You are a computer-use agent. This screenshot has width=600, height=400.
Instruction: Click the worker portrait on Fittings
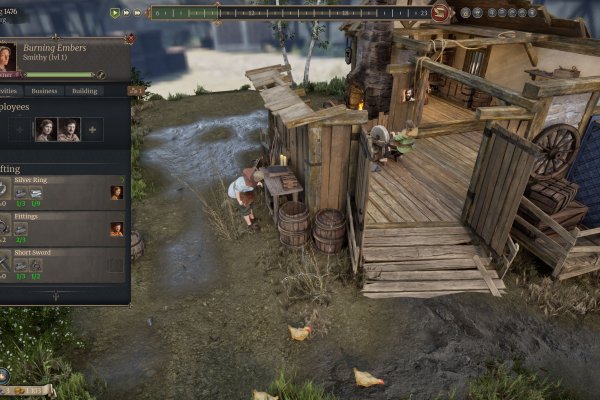116,229
